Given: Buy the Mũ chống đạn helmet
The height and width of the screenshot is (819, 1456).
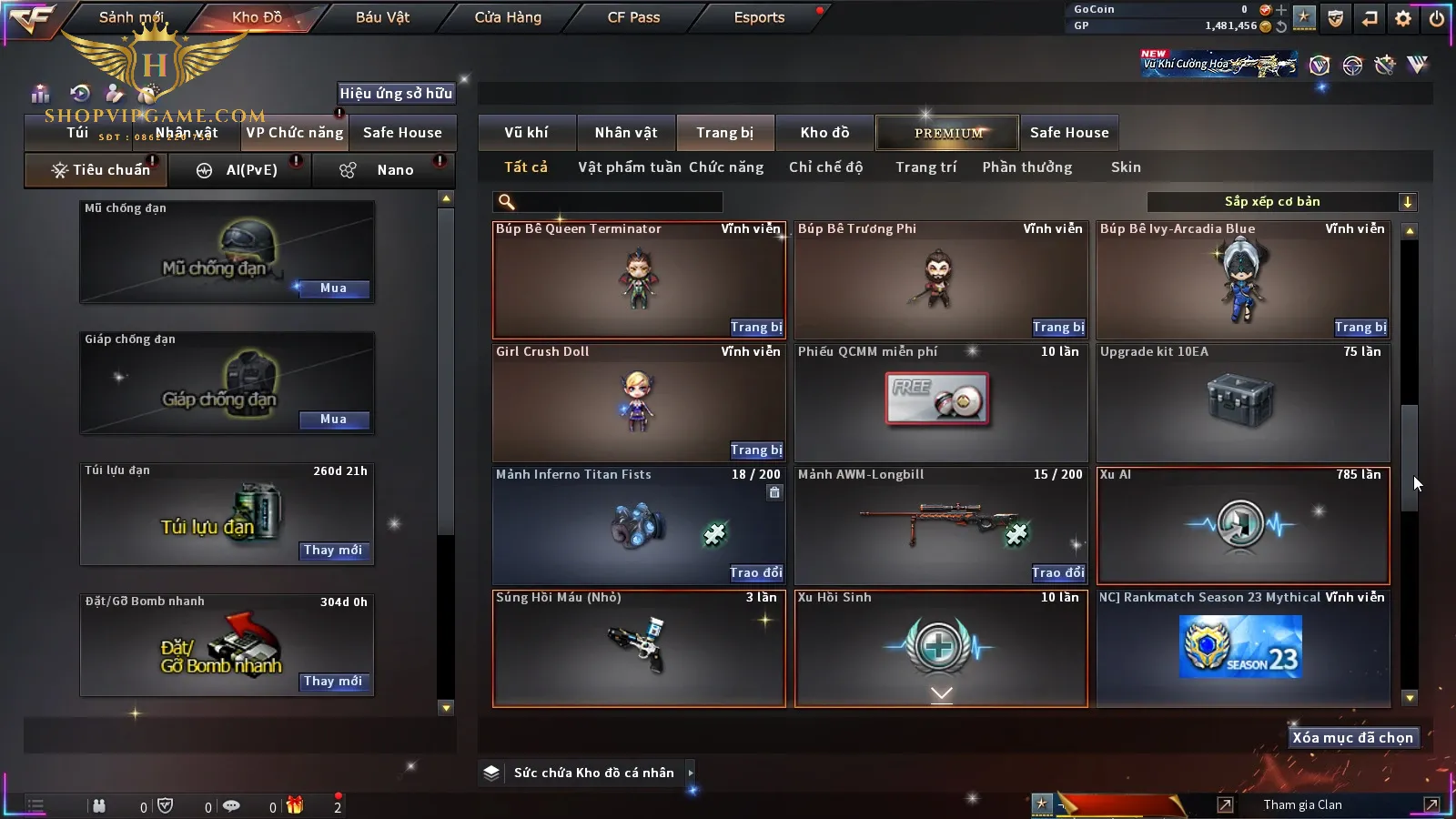Looking at the screenshot, I should point(333,288).
